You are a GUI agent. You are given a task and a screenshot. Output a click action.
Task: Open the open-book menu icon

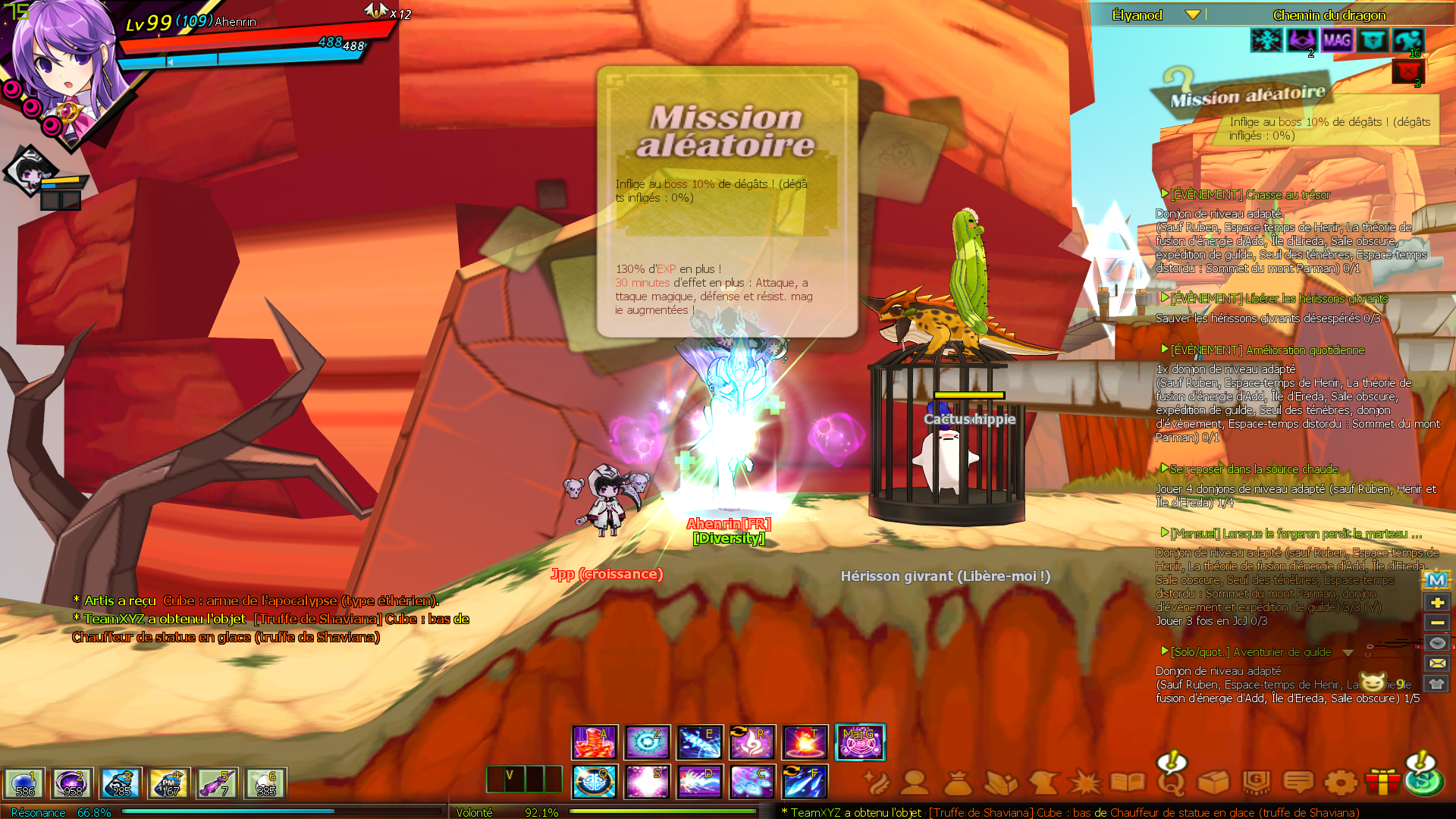click(x=1128, y=782)
